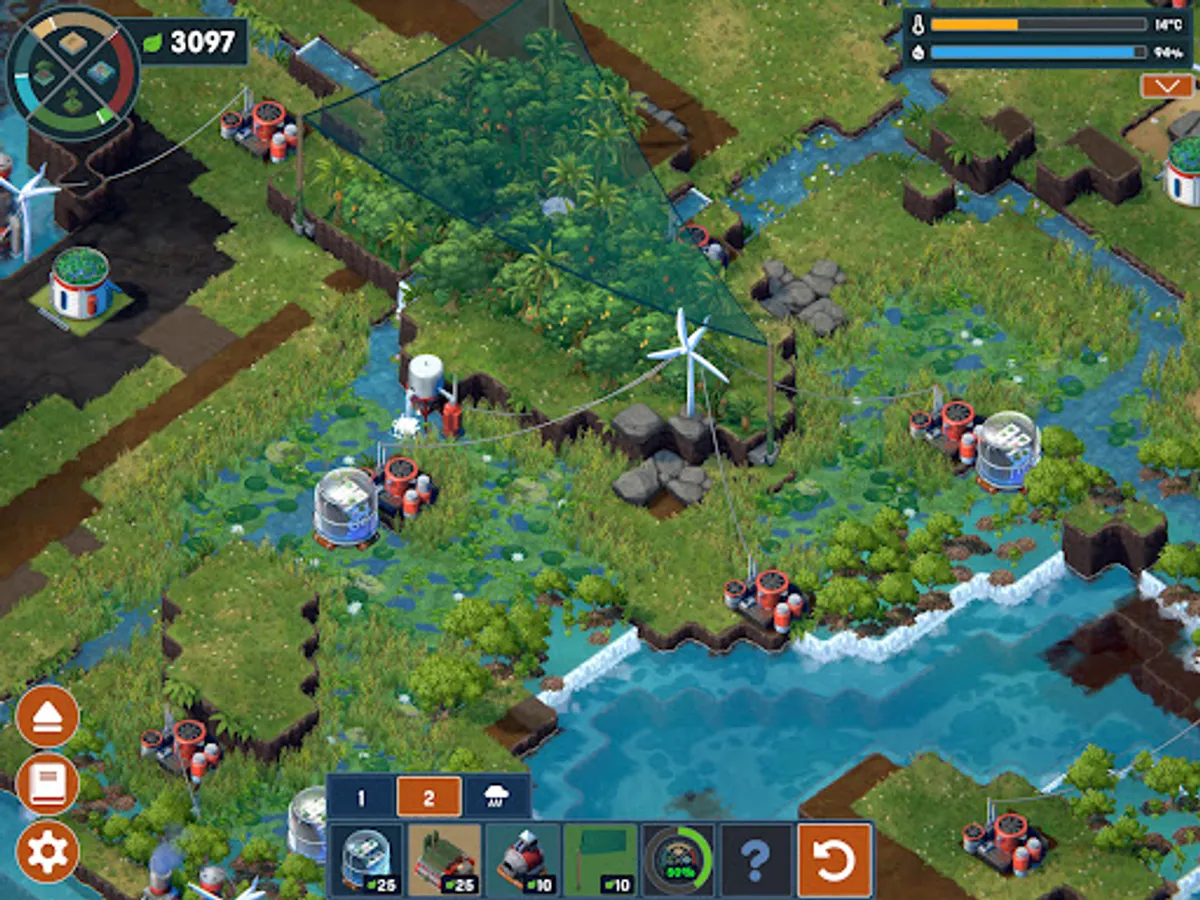Open settings with the gear button
Screen dimensions: 1200x900
coord(48,851)
